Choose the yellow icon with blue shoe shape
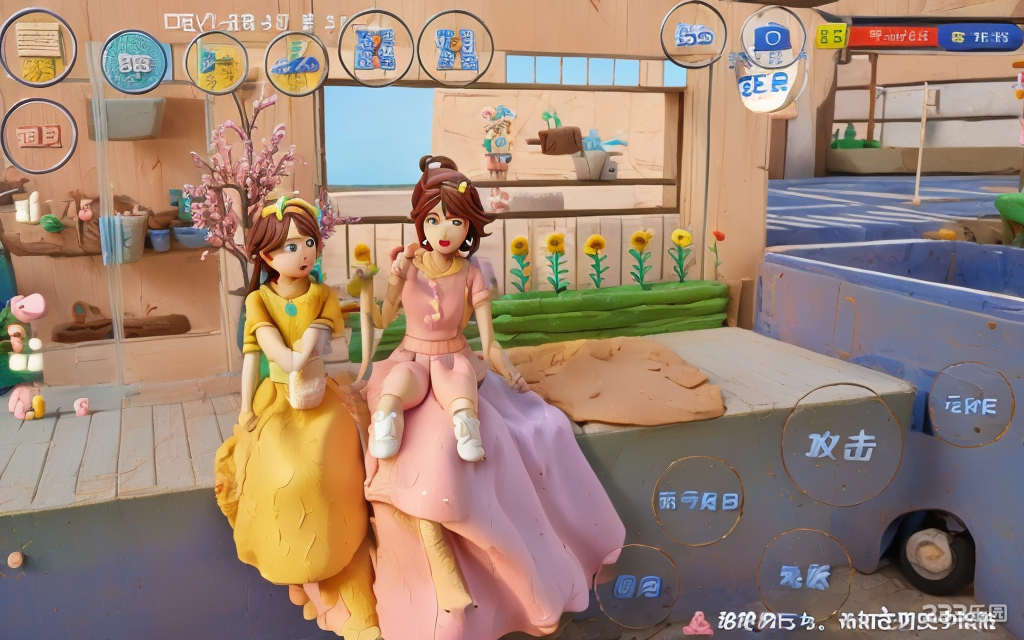 296,63
